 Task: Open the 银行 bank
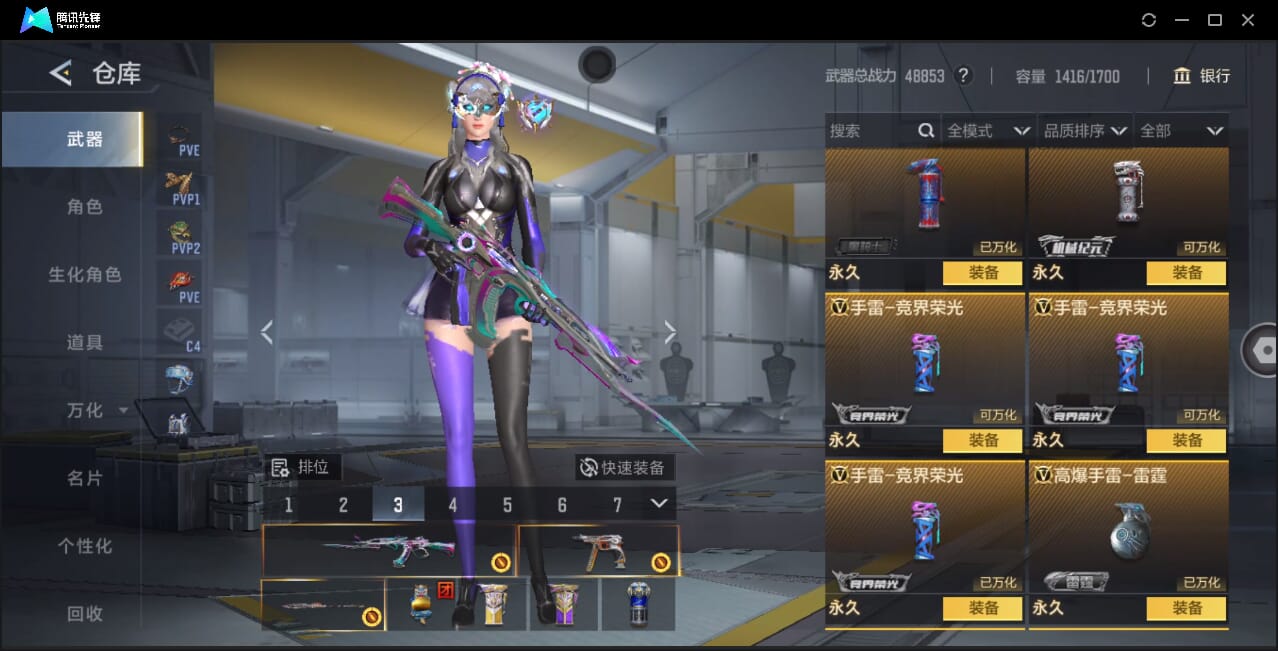[1201, 76]
